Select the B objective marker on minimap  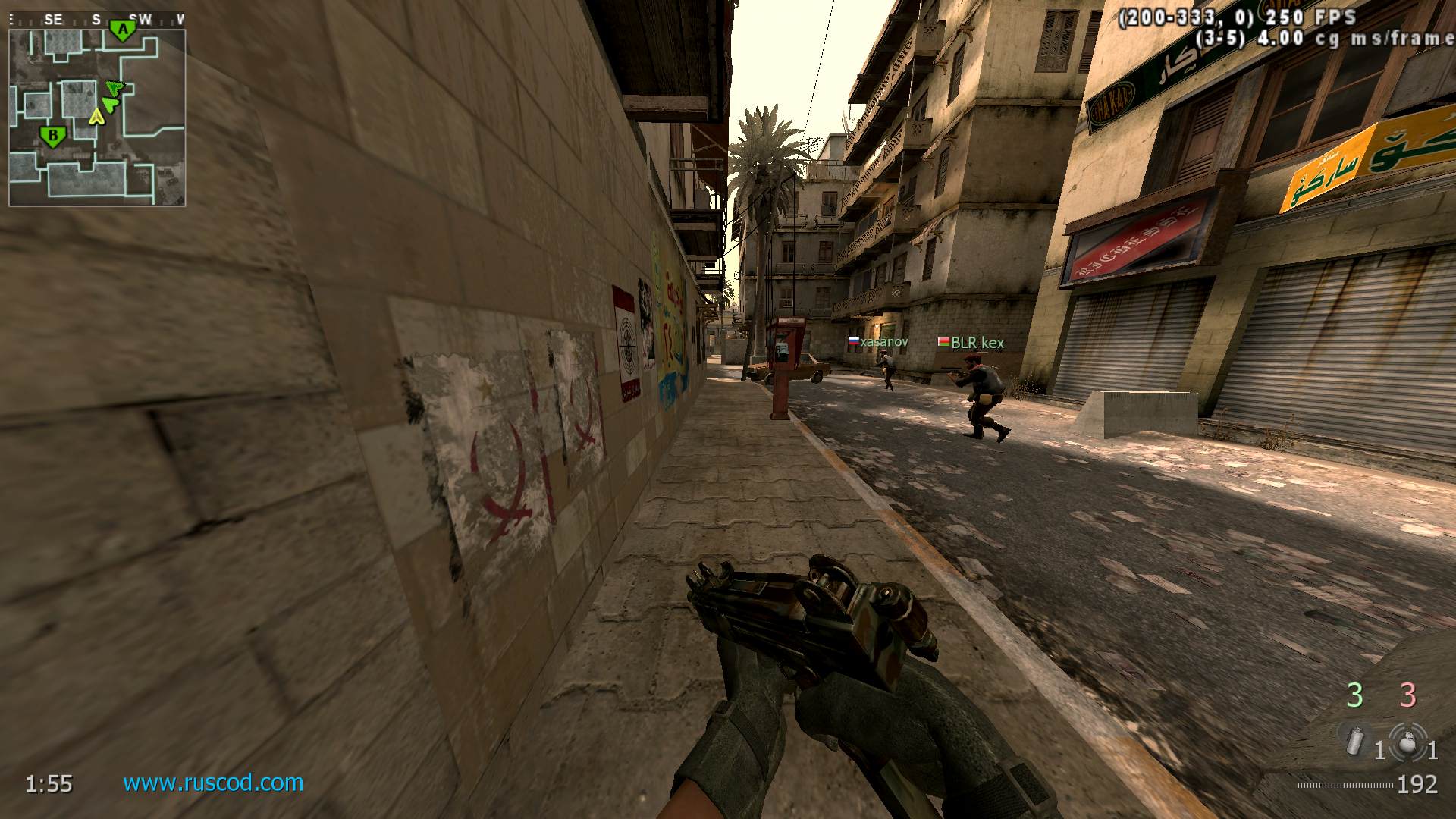[x=53, y=136]
